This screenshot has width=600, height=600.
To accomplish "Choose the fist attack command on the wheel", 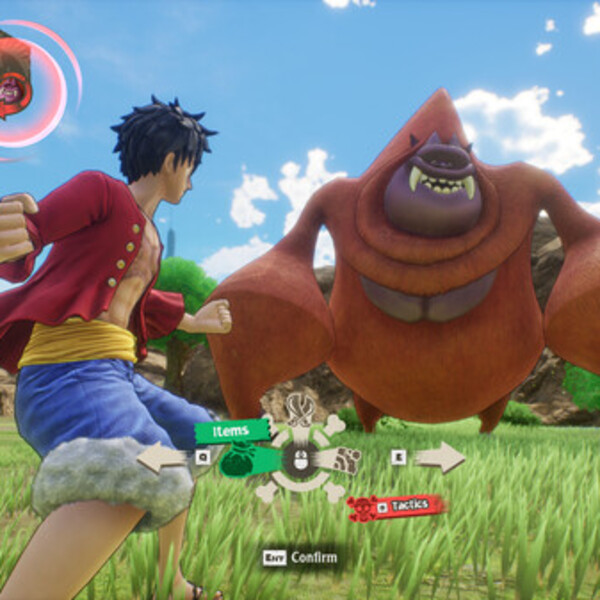I will coord(345,460).
